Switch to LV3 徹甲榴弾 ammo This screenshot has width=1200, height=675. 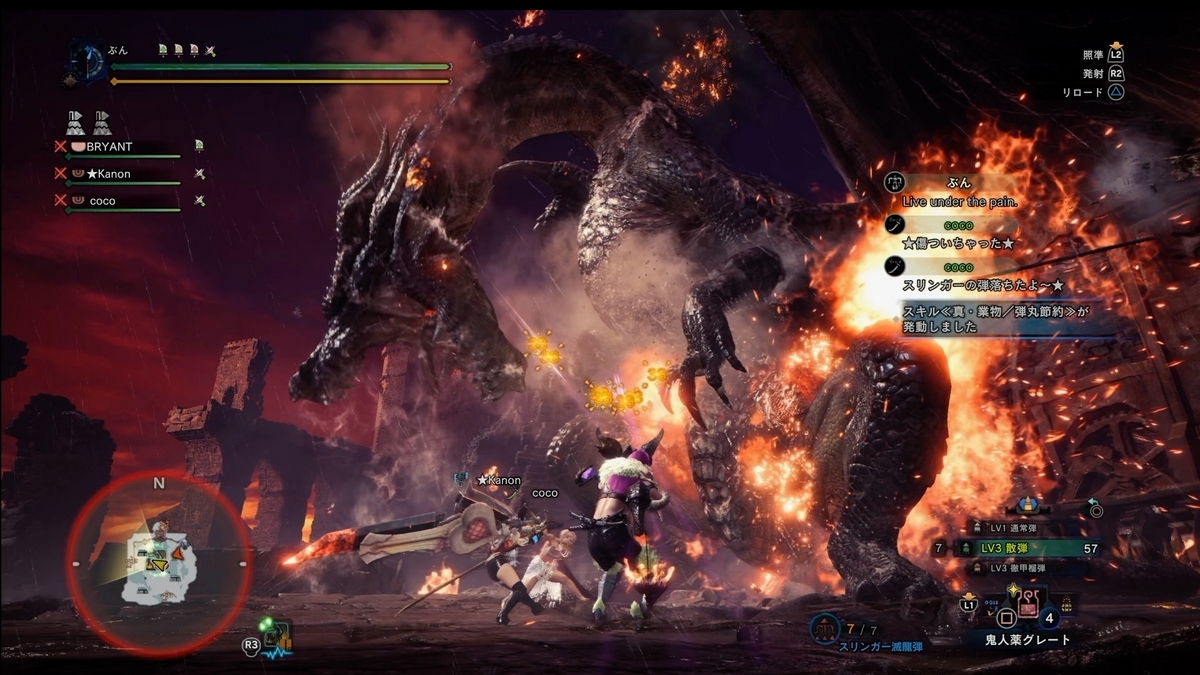coord(1016,568)
